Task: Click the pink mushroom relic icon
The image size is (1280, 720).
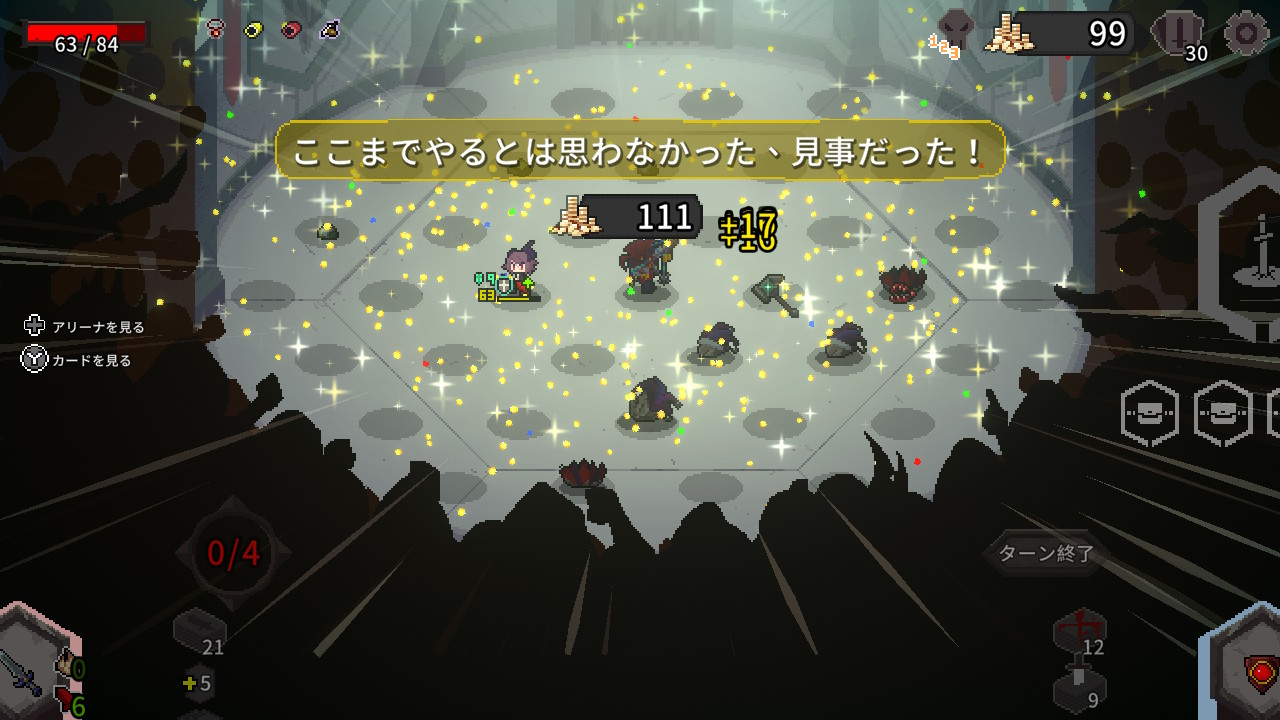Action: 216,30
